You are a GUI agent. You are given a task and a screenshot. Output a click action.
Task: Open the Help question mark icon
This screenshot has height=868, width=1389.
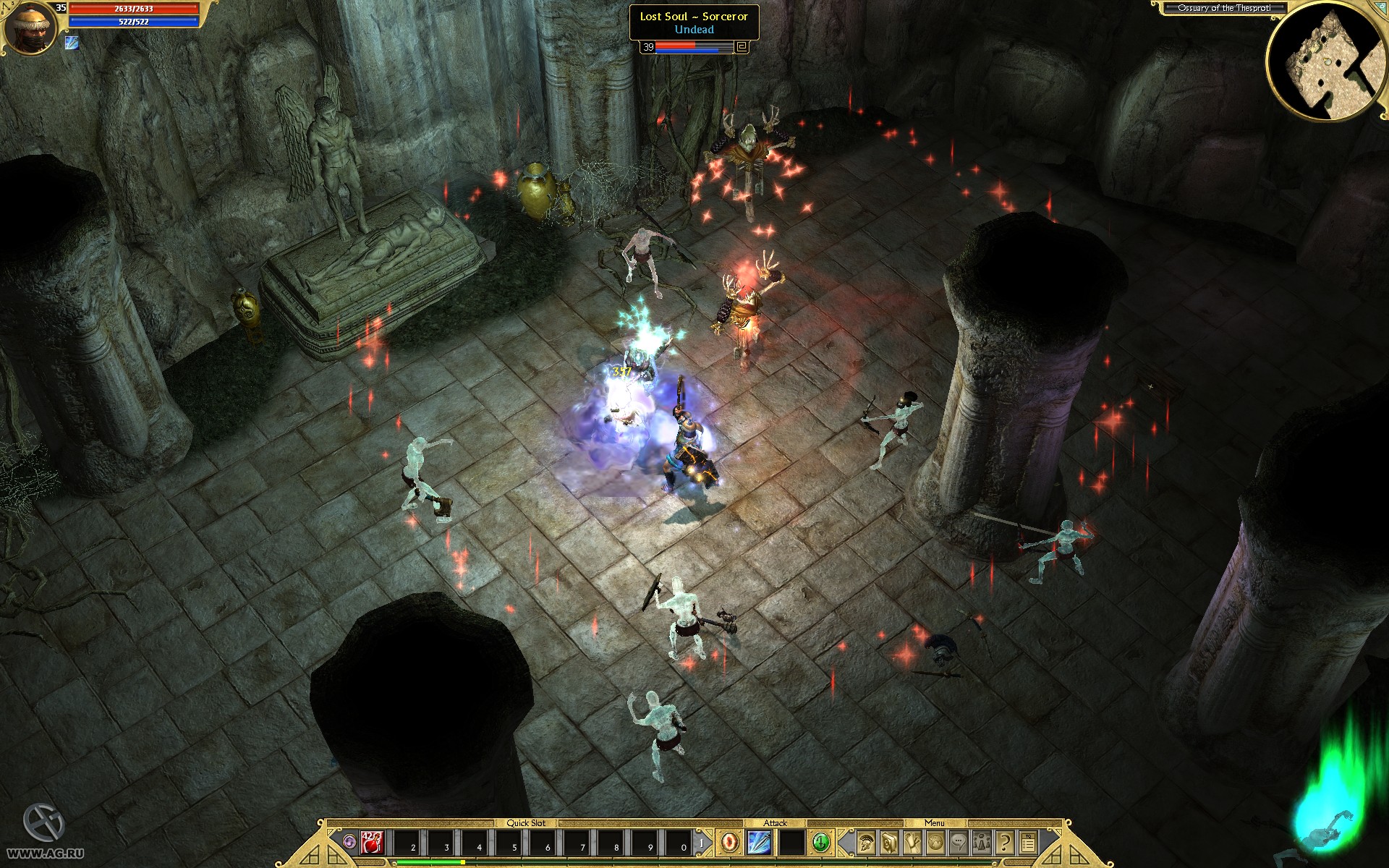(1005, 843)
